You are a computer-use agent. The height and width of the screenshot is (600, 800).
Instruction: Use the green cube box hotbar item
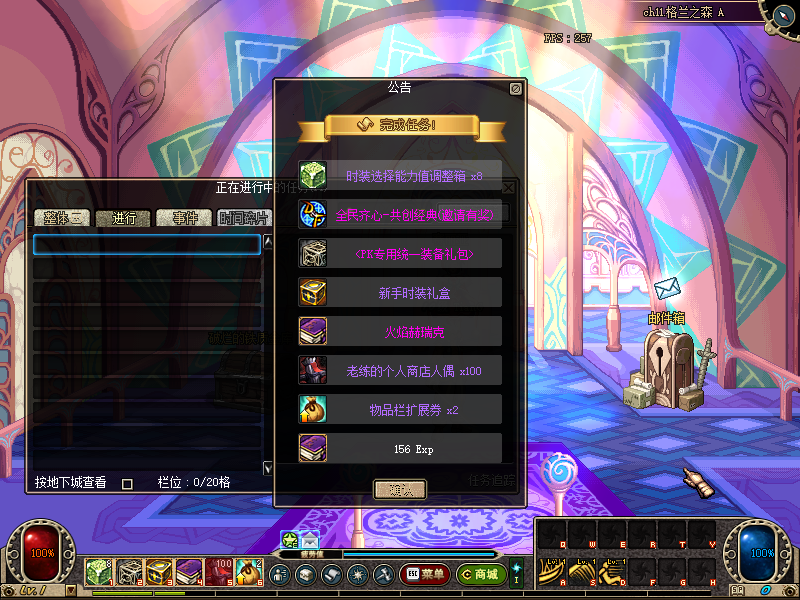click(100, 572)
